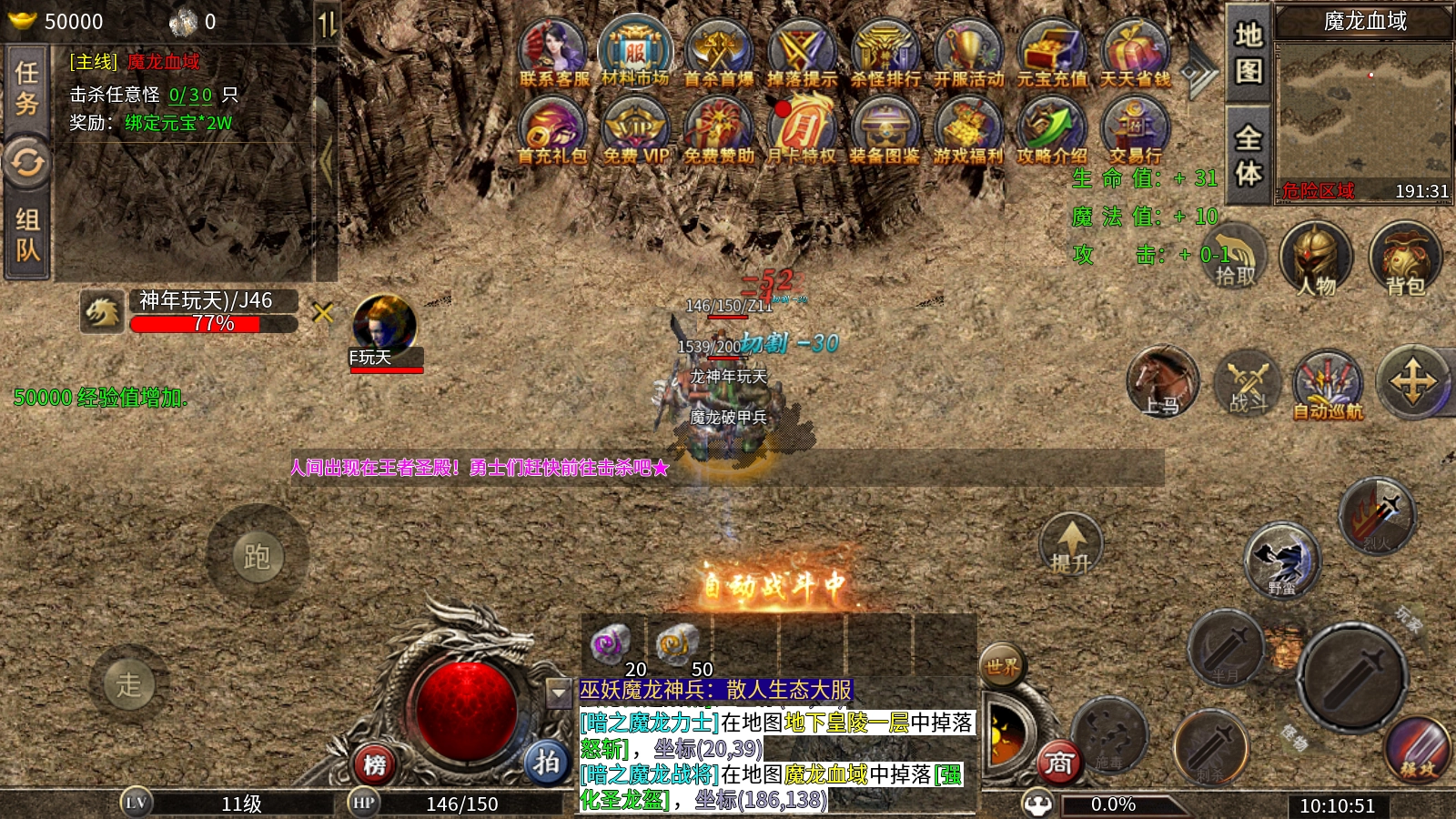
Task: Show the 月卡特权 monthly card privileges
Action: click(x=801, y=132)
